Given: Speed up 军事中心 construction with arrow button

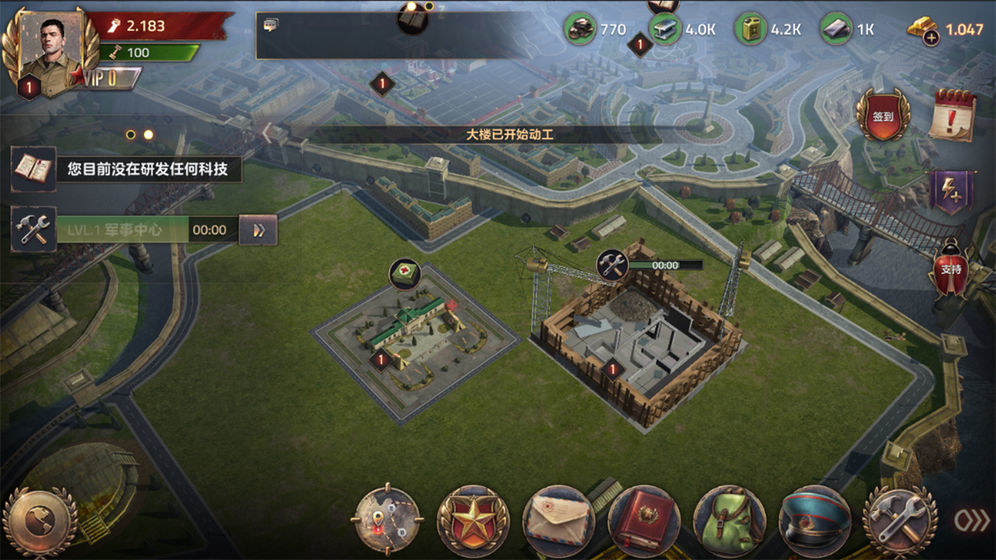Looking at the screenshot, I should coord(258,230).
